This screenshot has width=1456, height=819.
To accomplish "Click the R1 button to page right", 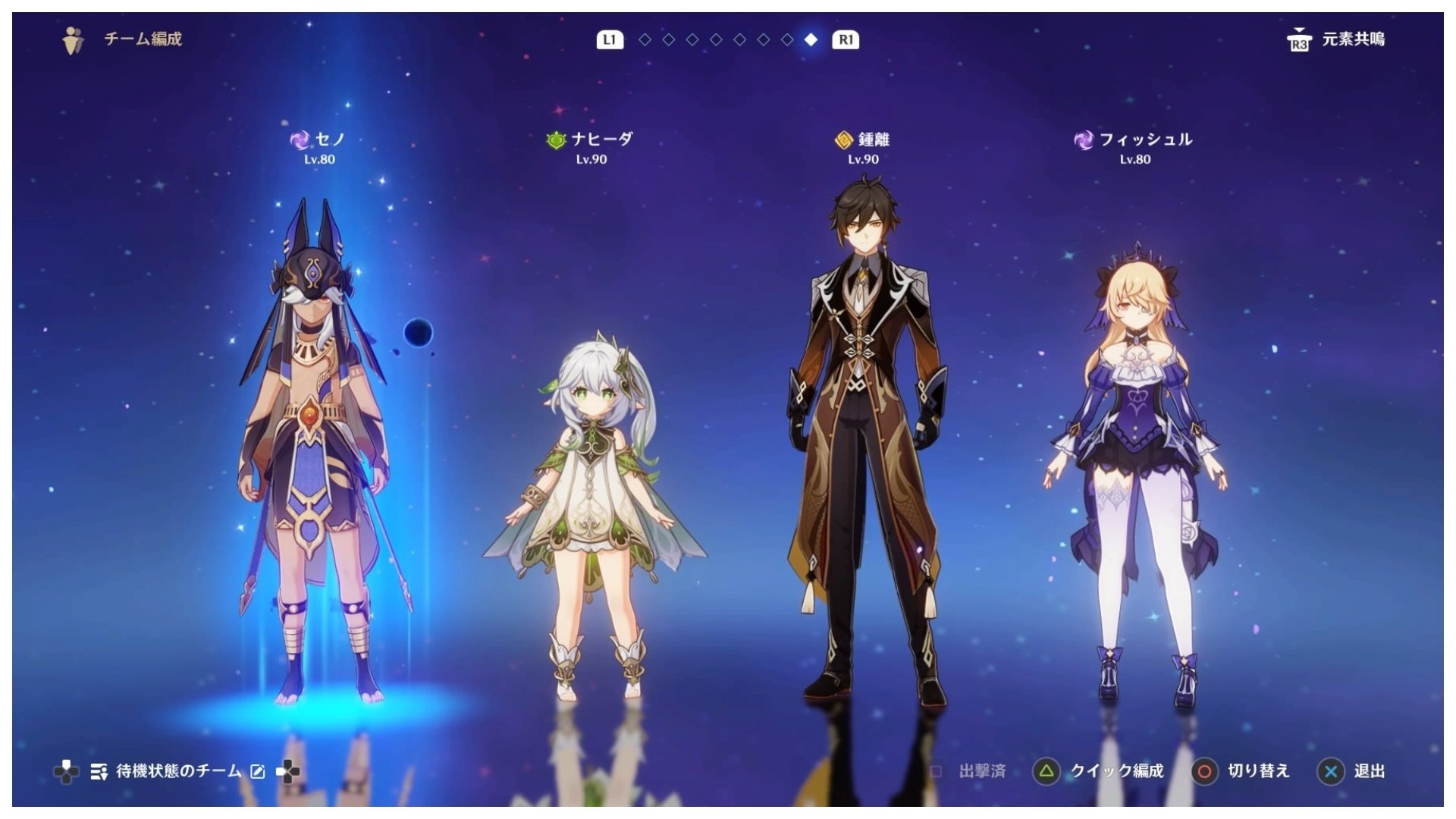I will pos(846,40).
